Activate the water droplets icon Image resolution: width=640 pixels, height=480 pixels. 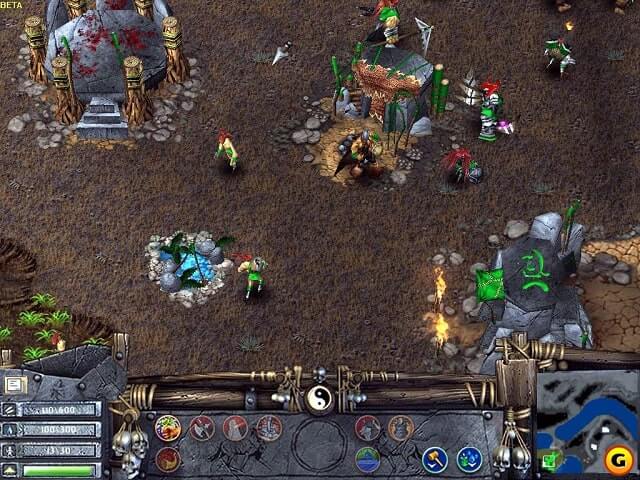coord(469,459)
